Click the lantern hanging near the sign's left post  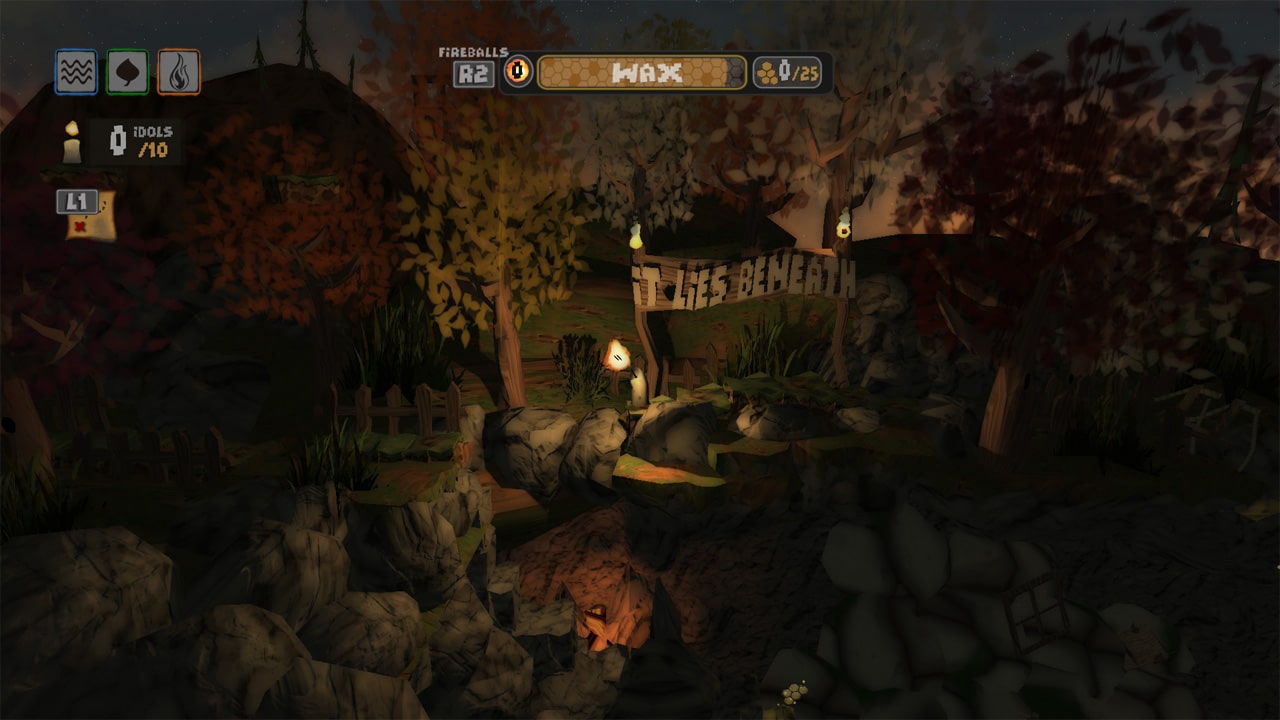[637, 238]
